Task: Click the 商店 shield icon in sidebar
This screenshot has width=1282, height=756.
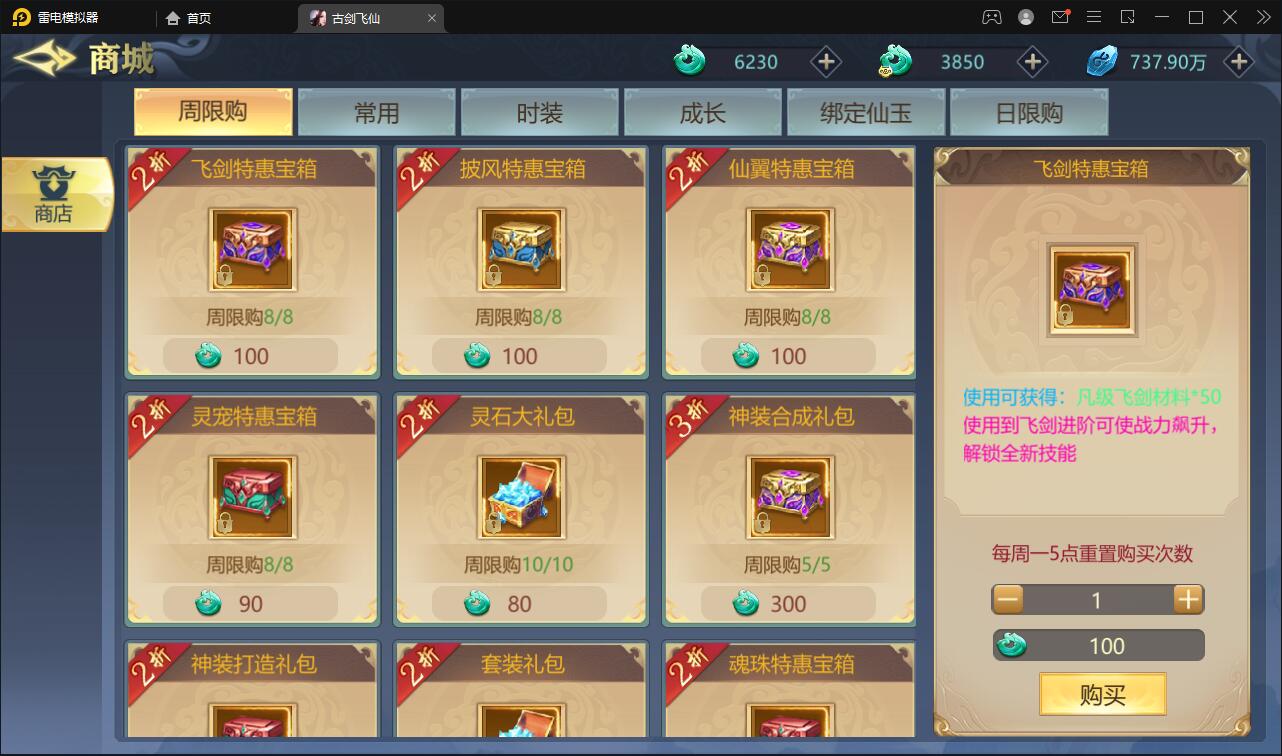Action: tap(56, 185)
